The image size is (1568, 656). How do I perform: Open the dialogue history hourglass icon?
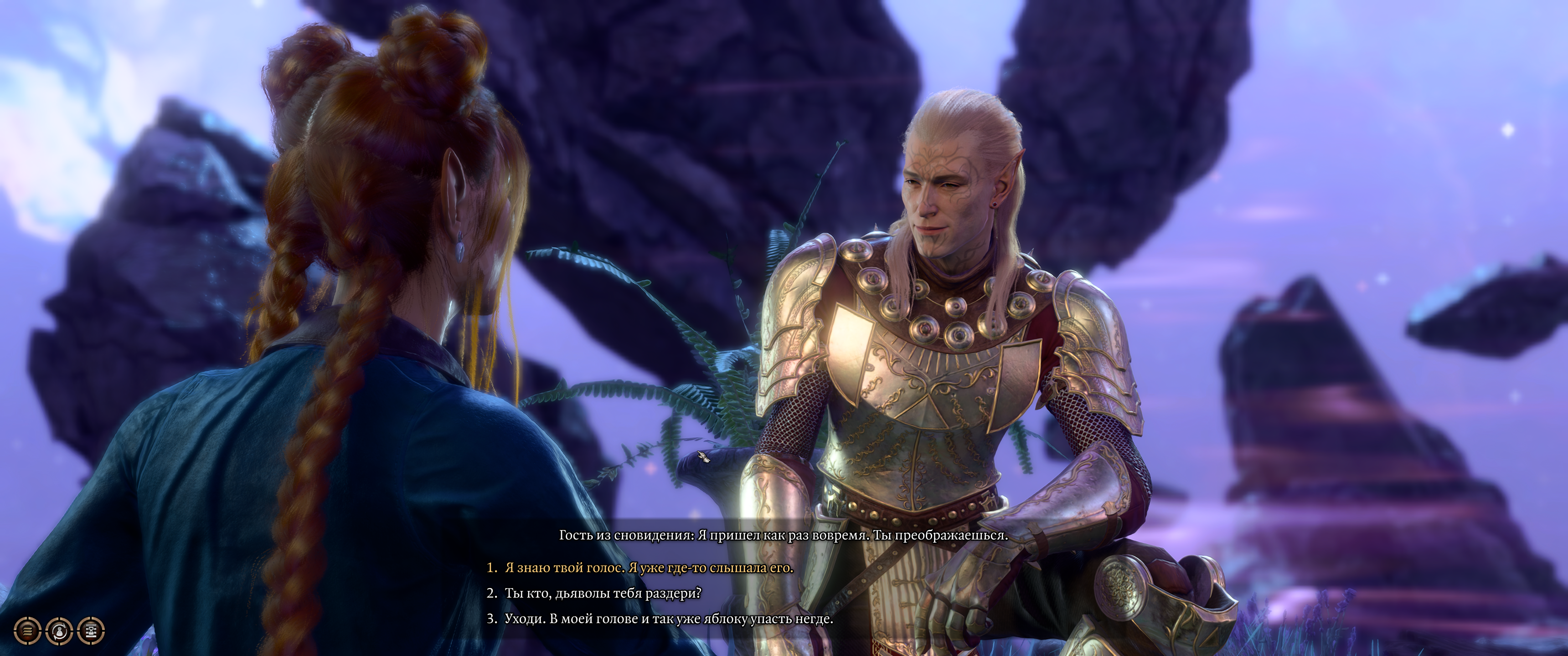[x=91, y=631]
